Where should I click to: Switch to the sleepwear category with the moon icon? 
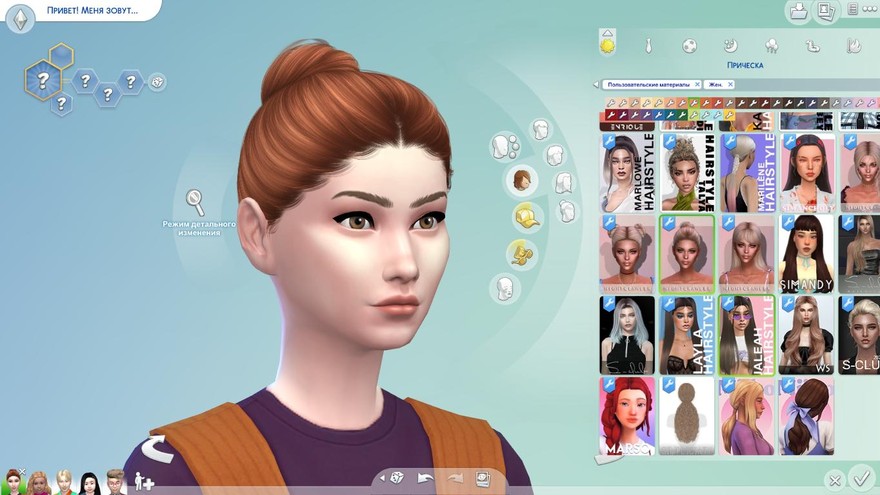click(731, 46)
